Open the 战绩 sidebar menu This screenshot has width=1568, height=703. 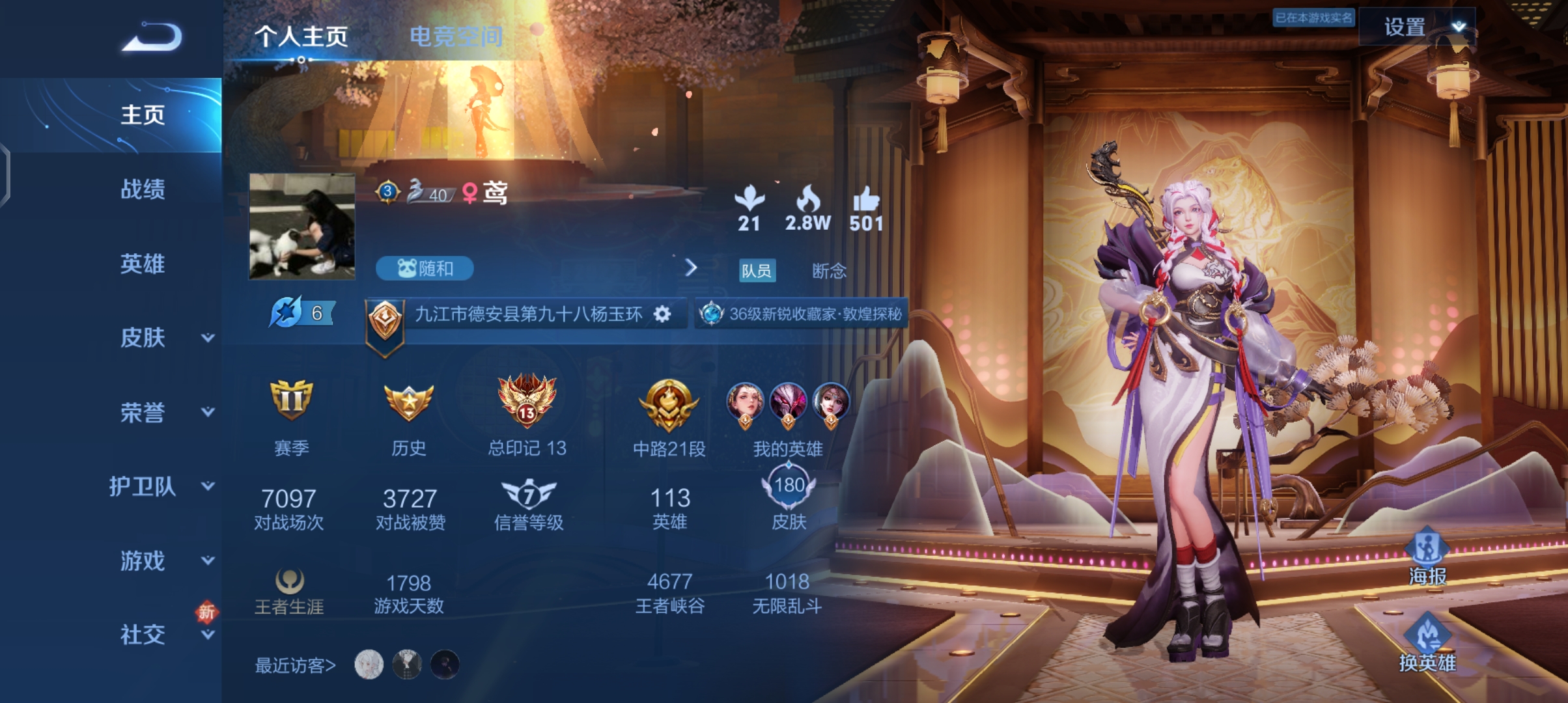143,189
